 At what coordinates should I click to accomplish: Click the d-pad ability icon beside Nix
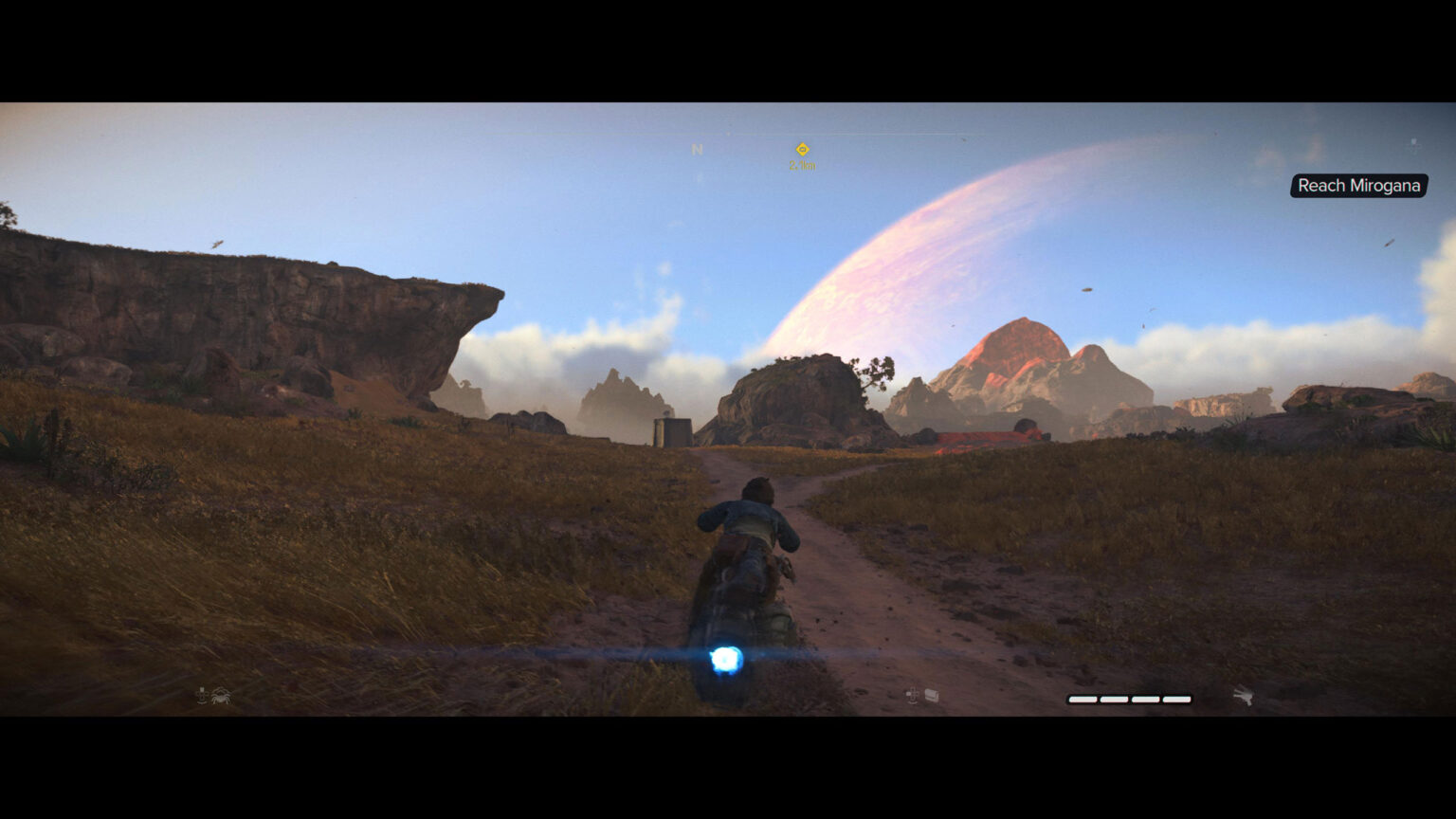pyautogui.click(x=202, y=695)
